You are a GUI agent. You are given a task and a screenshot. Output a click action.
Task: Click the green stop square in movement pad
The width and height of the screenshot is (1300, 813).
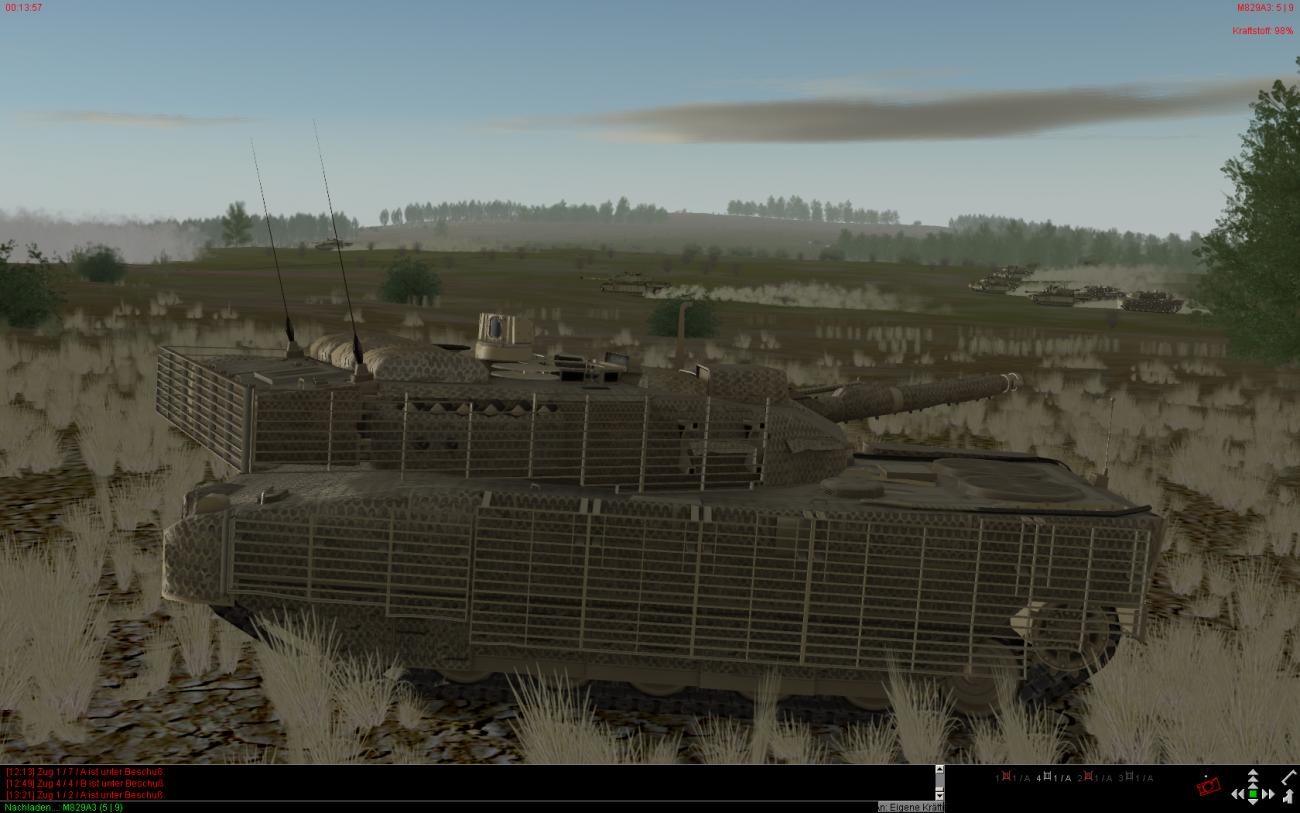1253,794
